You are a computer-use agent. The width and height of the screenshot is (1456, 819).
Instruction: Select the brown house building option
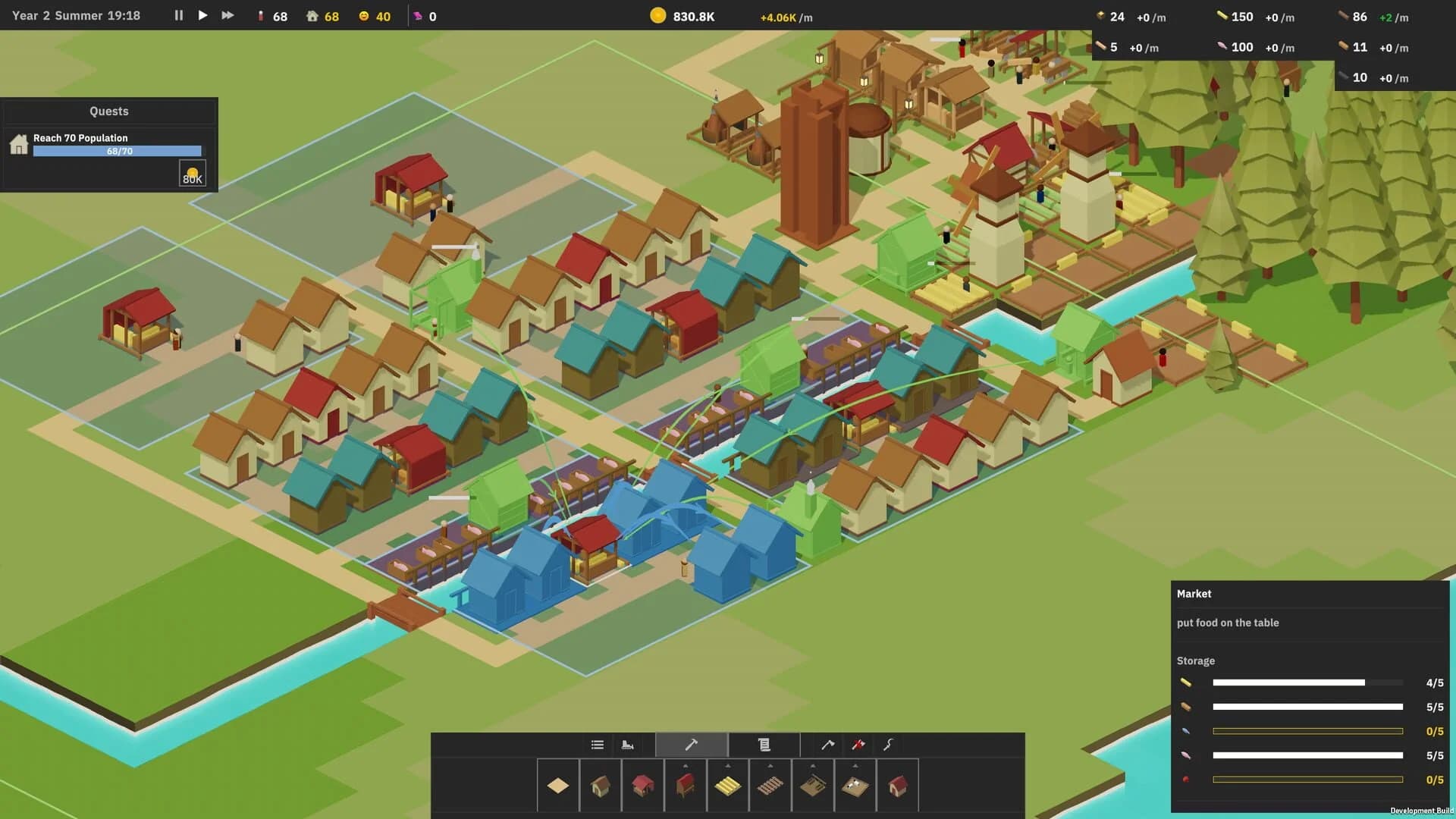600,786
